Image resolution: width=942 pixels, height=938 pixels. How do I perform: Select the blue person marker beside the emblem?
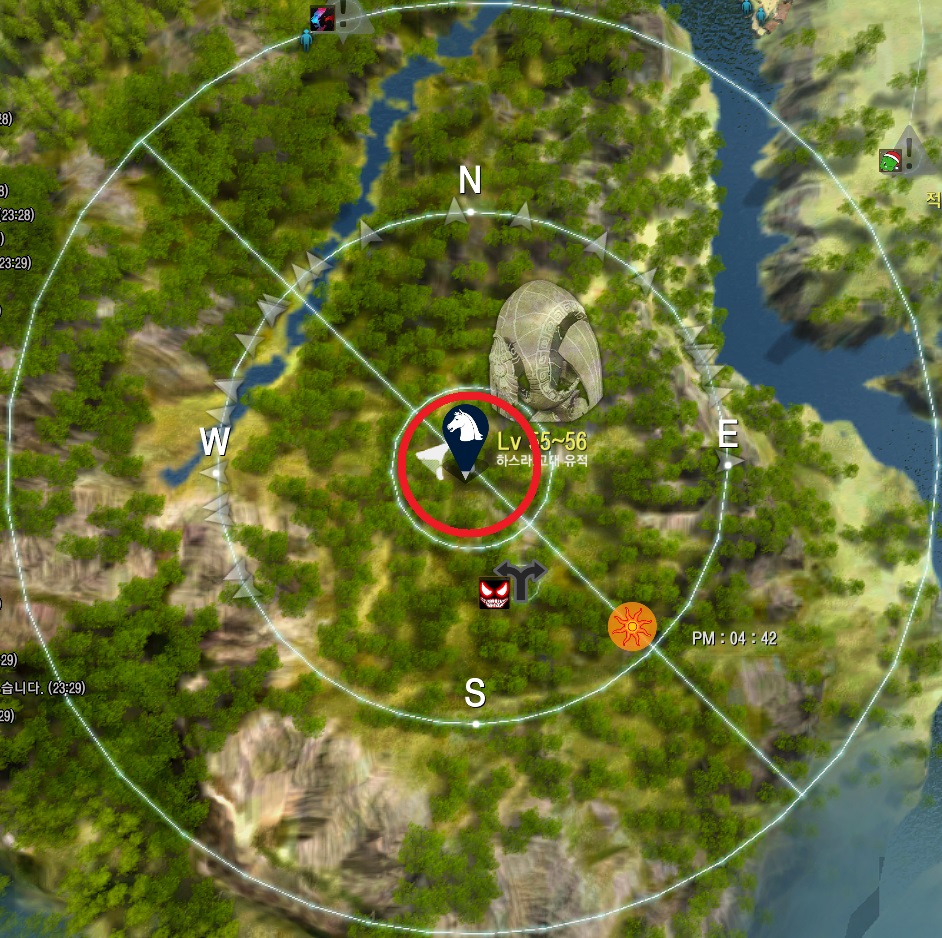(x=306, y=40)
